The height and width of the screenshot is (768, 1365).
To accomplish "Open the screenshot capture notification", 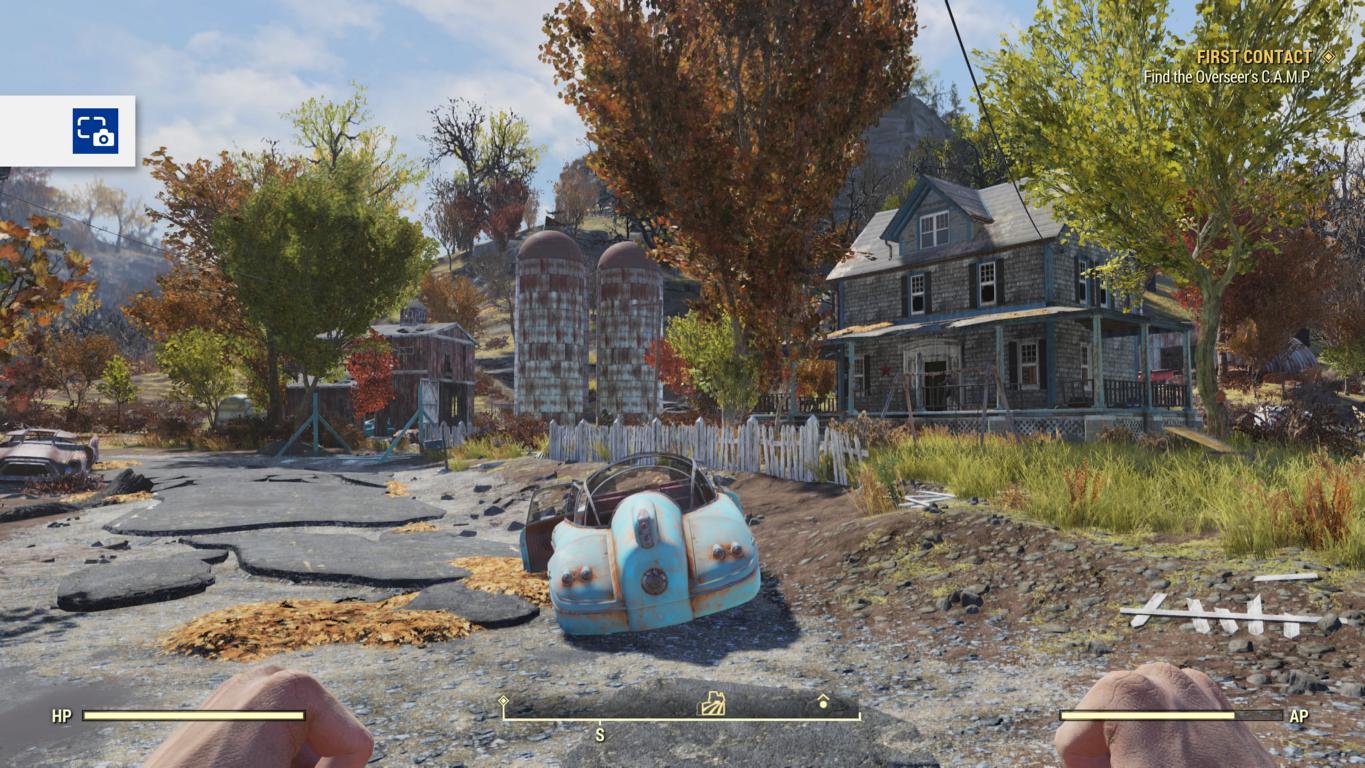I will point(95,131).
